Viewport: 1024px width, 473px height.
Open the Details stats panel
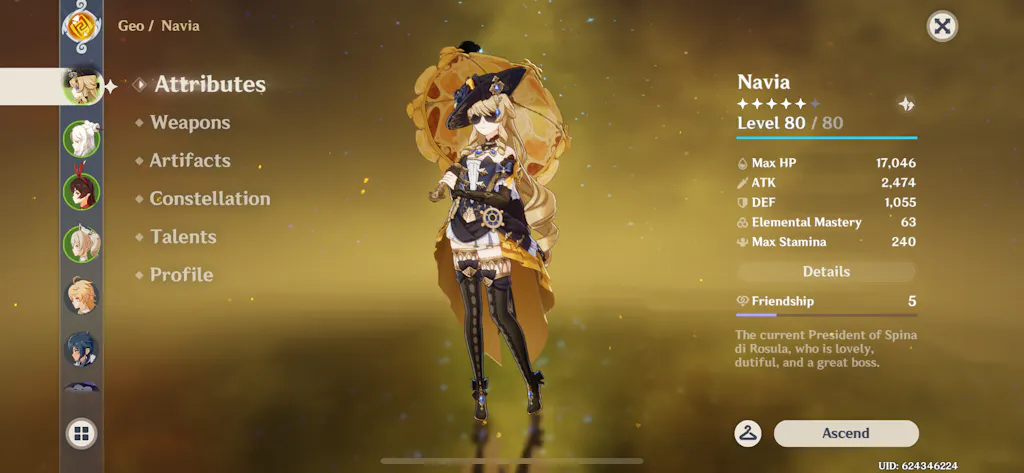[826, 272]
